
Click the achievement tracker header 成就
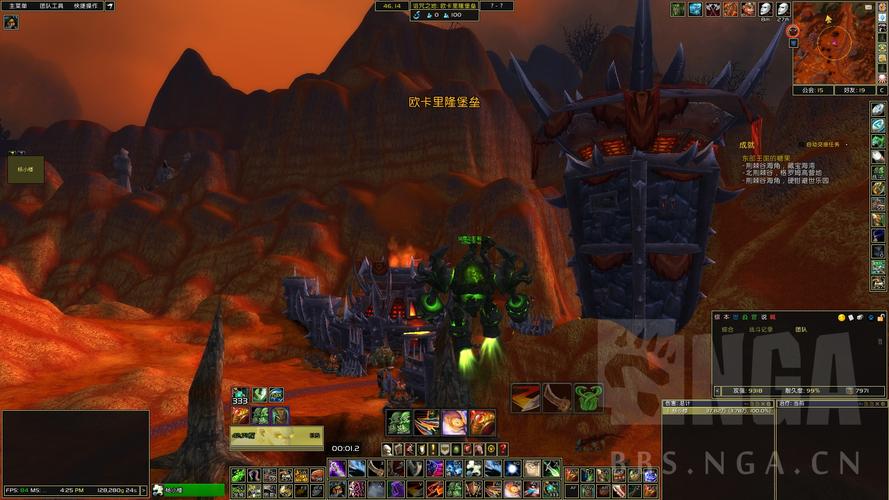click(746, 145)
